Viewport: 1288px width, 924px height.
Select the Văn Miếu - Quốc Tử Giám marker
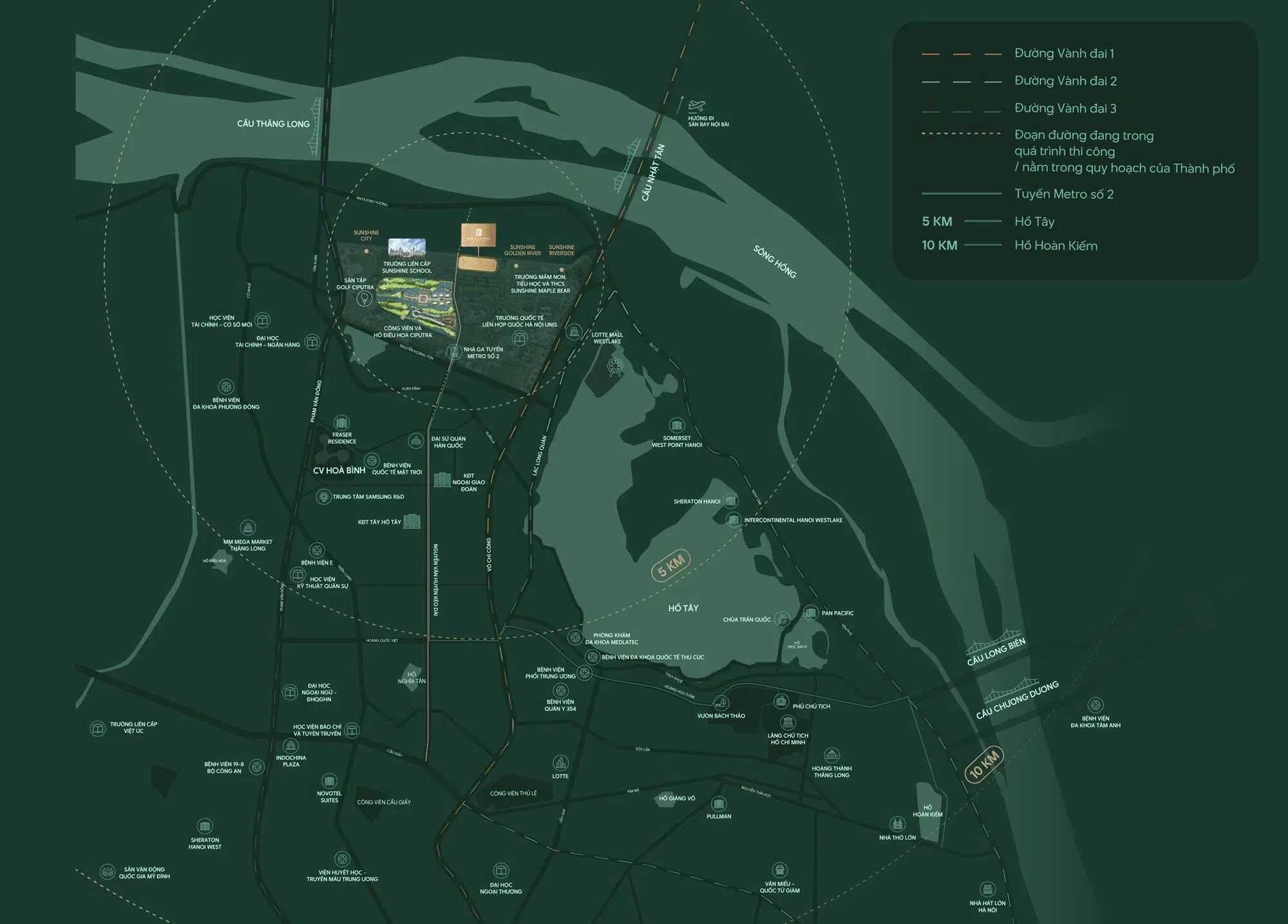click(780, 869)
